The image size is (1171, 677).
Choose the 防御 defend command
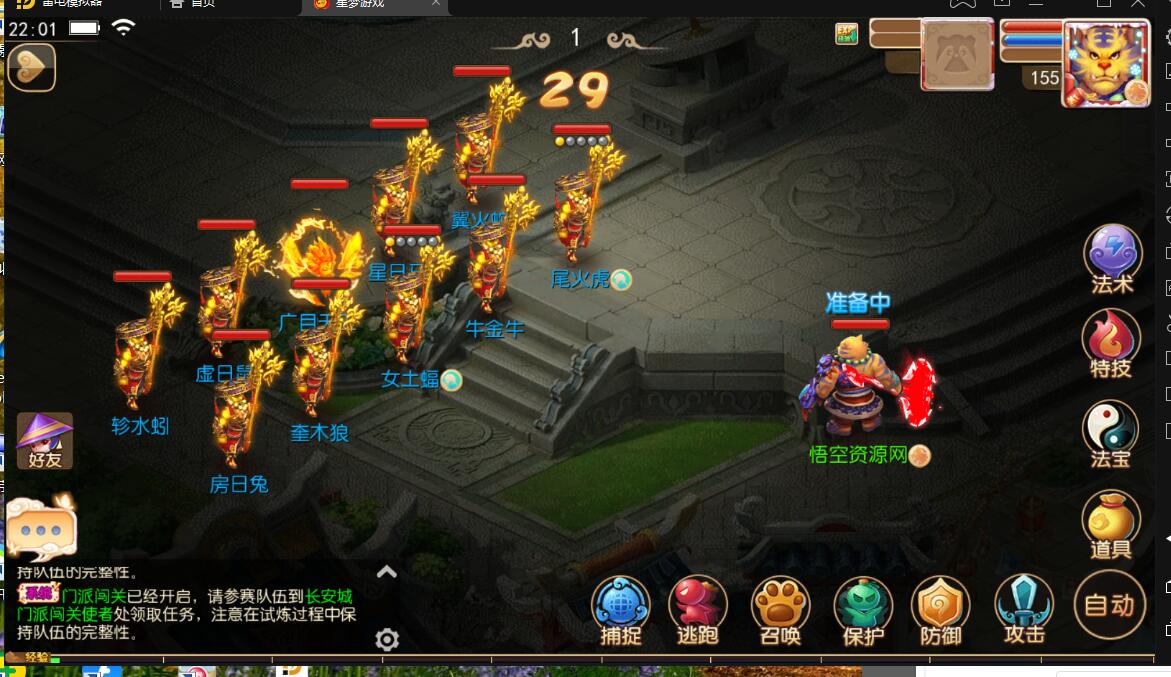(x=940, y=607)
